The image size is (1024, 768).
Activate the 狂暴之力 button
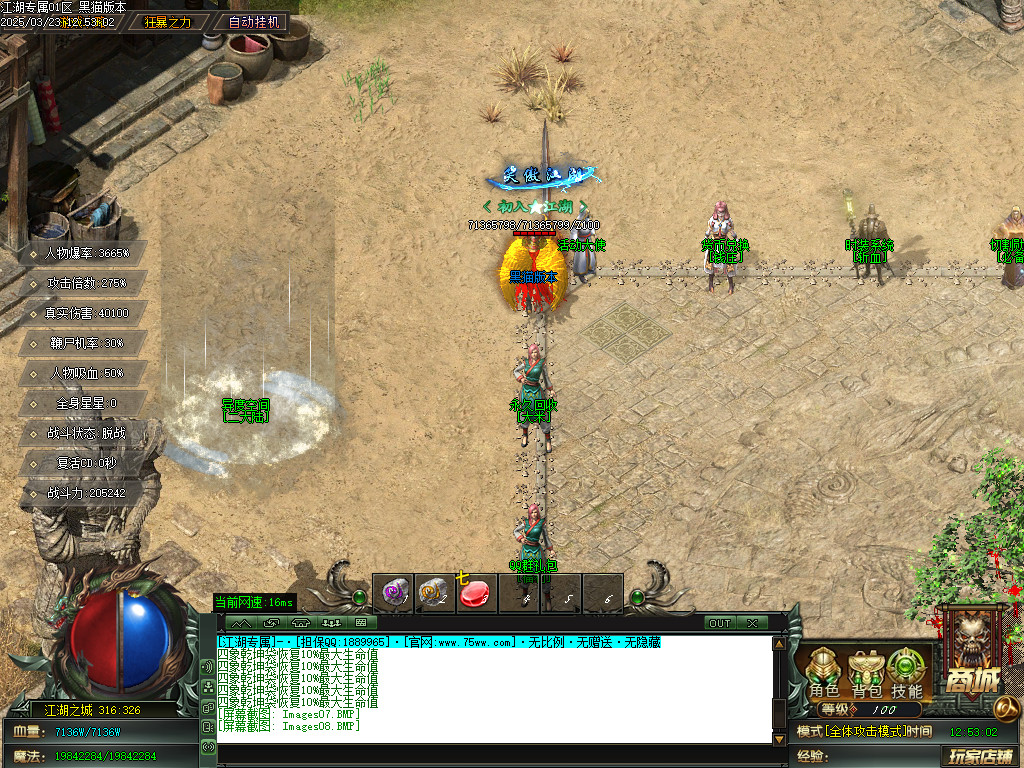coord(168,22)
